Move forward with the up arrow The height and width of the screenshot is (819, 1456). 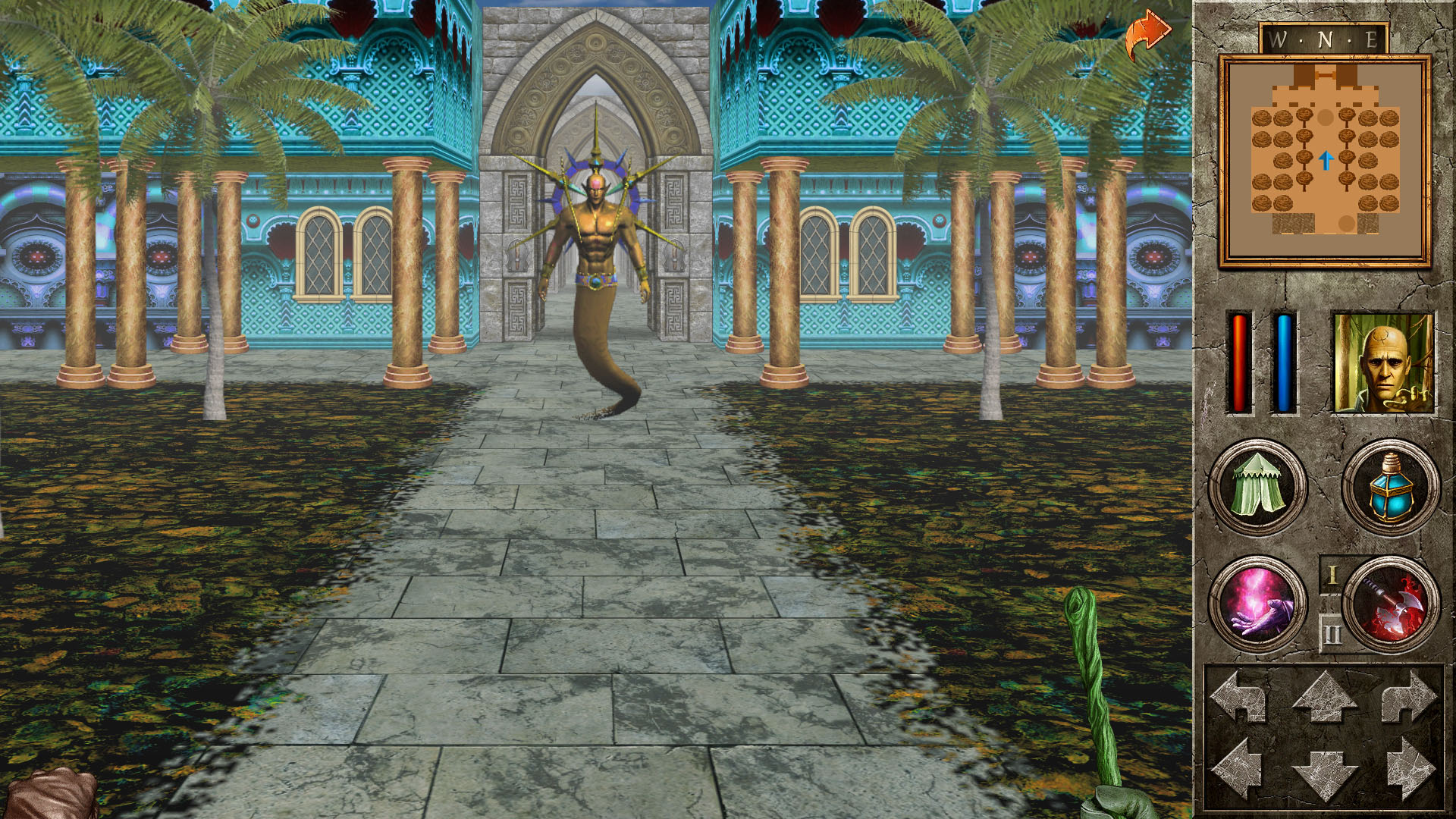(1324, 696)
